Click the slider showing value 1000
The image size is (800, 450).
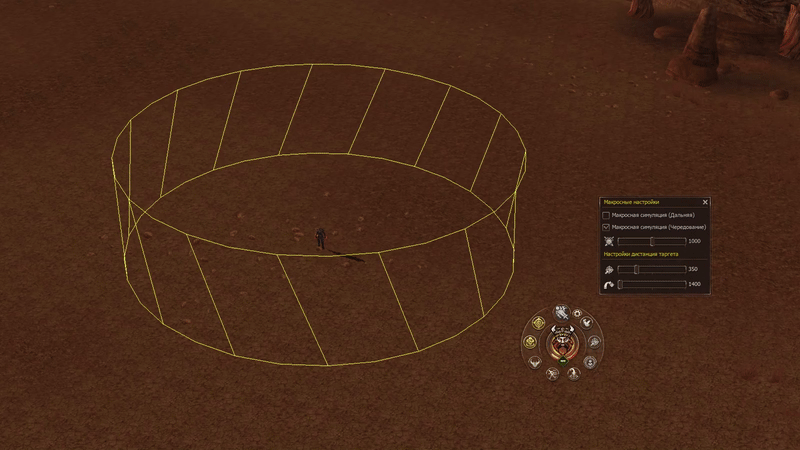[651, 241]
